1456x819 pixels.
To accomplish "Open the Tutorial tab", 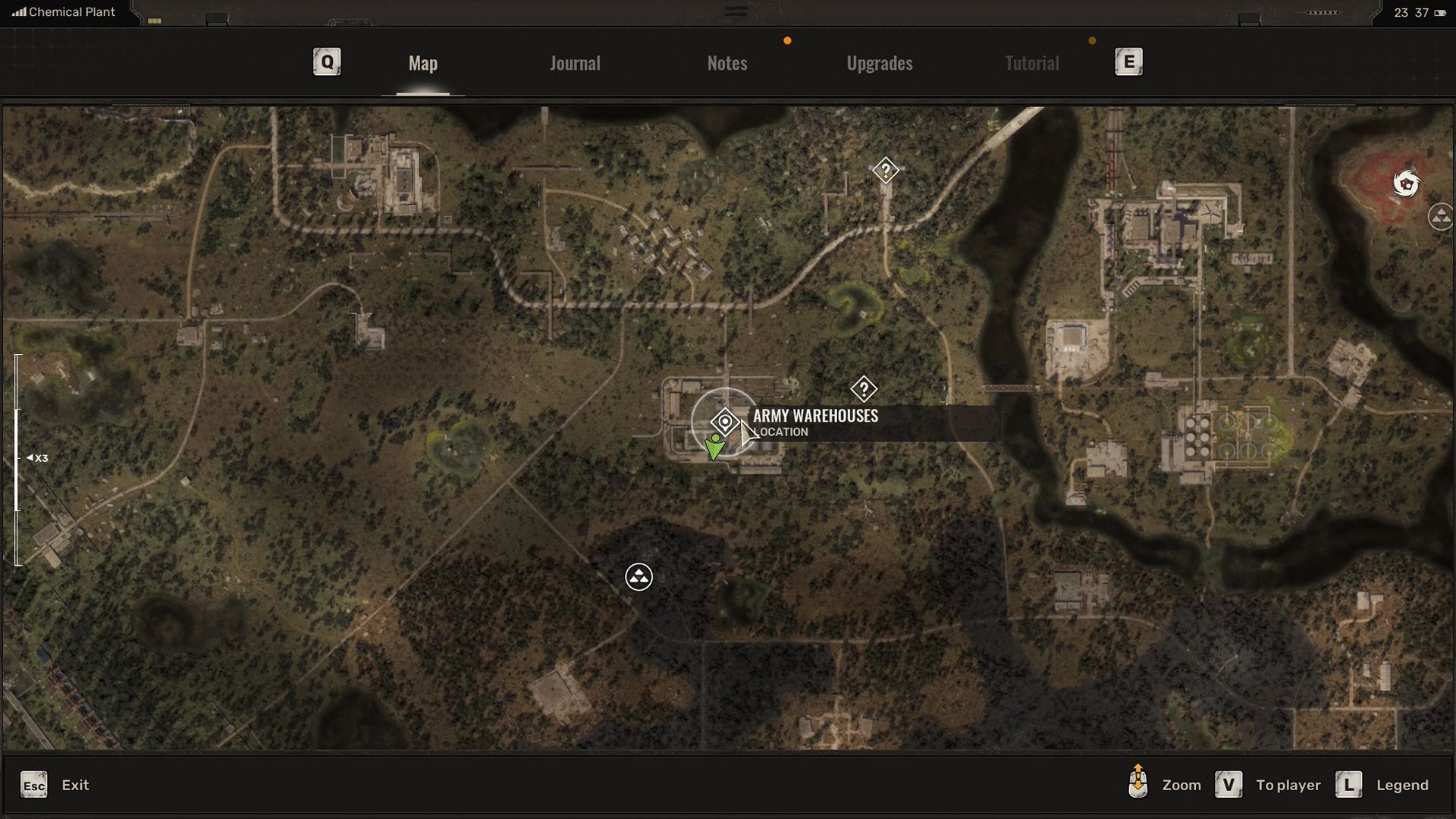I will 1031,63.
